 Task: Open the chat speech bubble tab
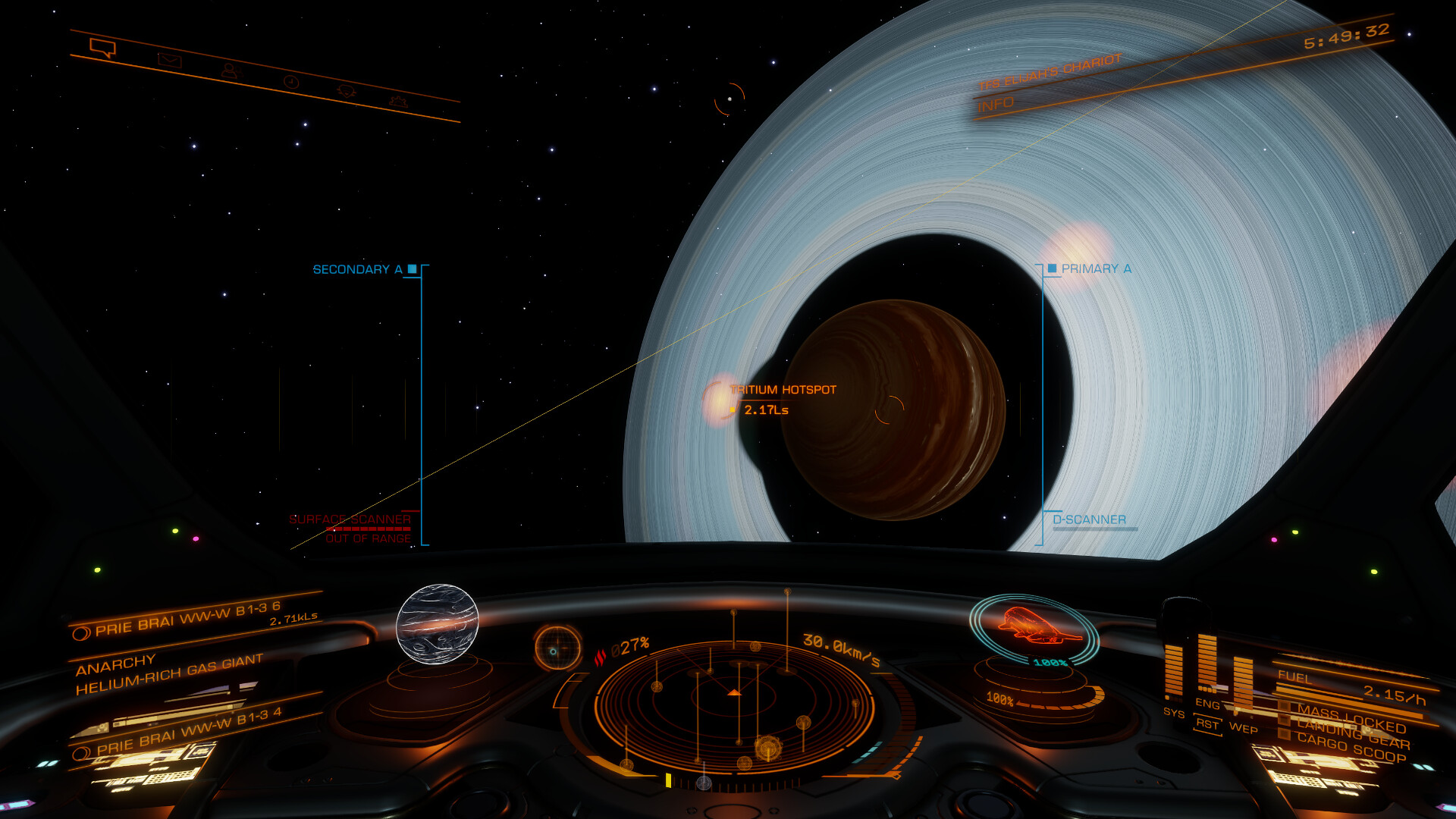(x=102, y=48)
